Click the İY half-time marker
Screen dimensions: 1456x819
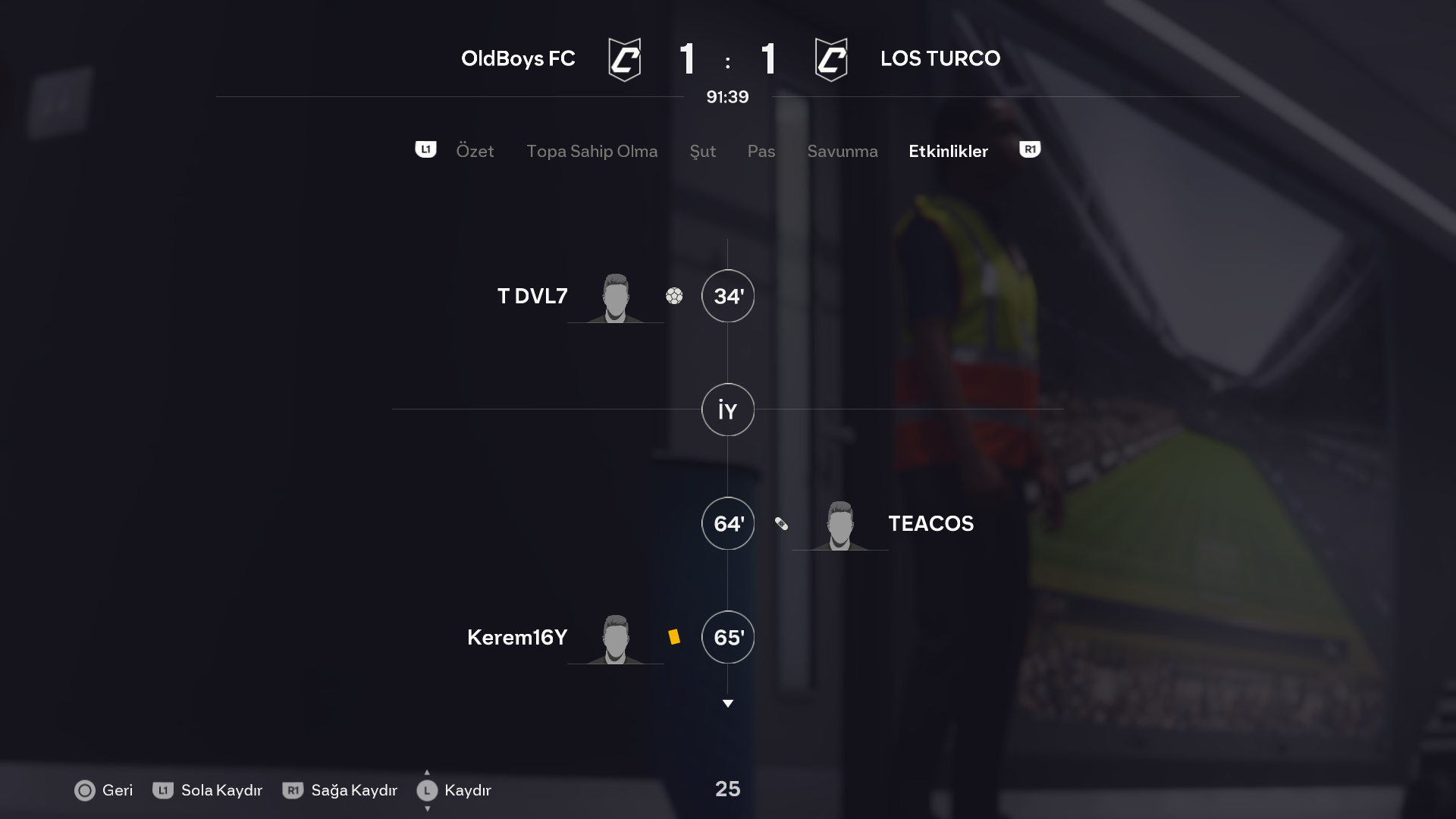pos(728,409)
